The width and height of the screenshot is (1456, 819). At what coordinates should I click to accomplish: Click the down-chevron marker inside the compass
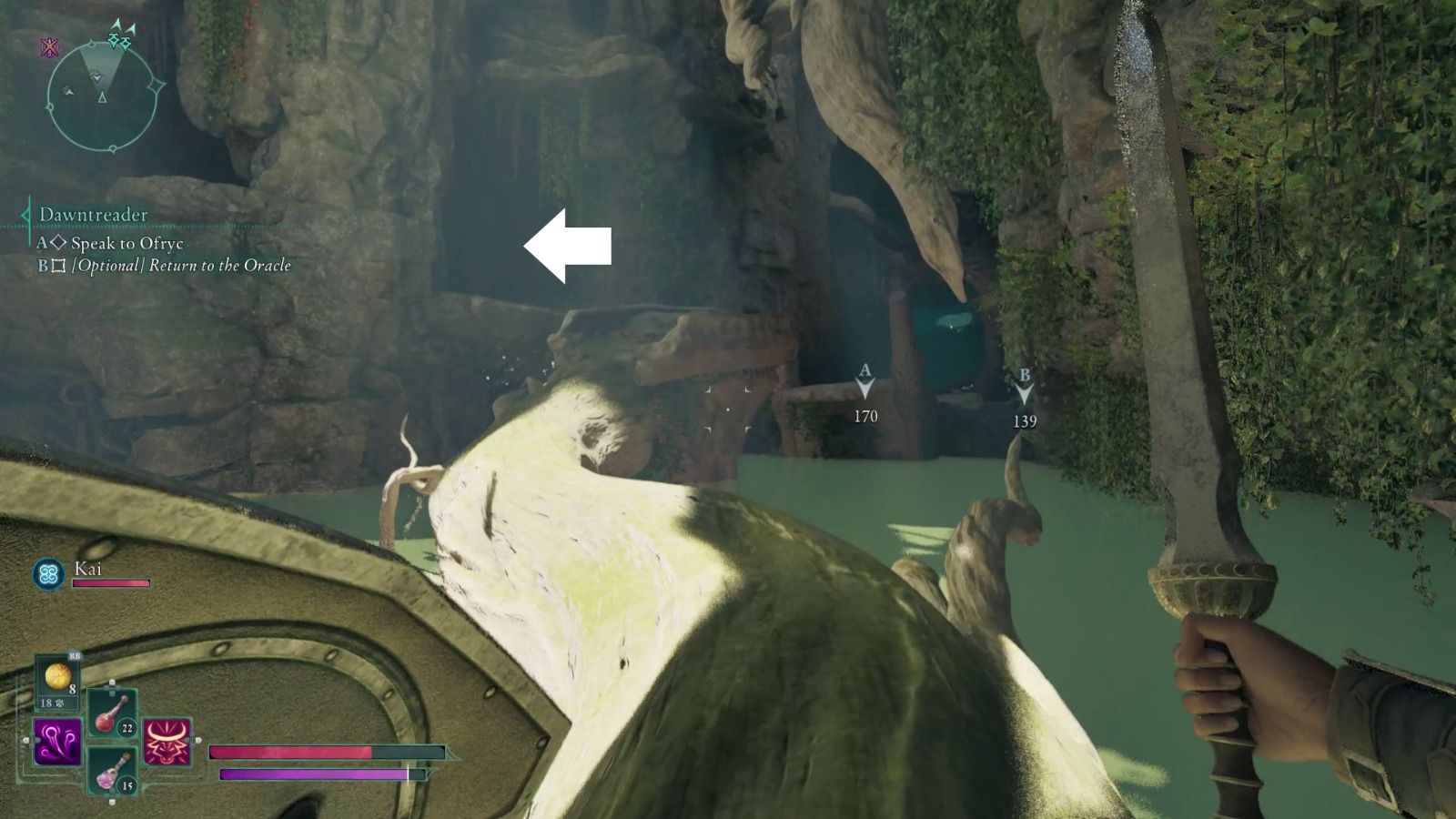pyautogui.click(x=97, y=78)
